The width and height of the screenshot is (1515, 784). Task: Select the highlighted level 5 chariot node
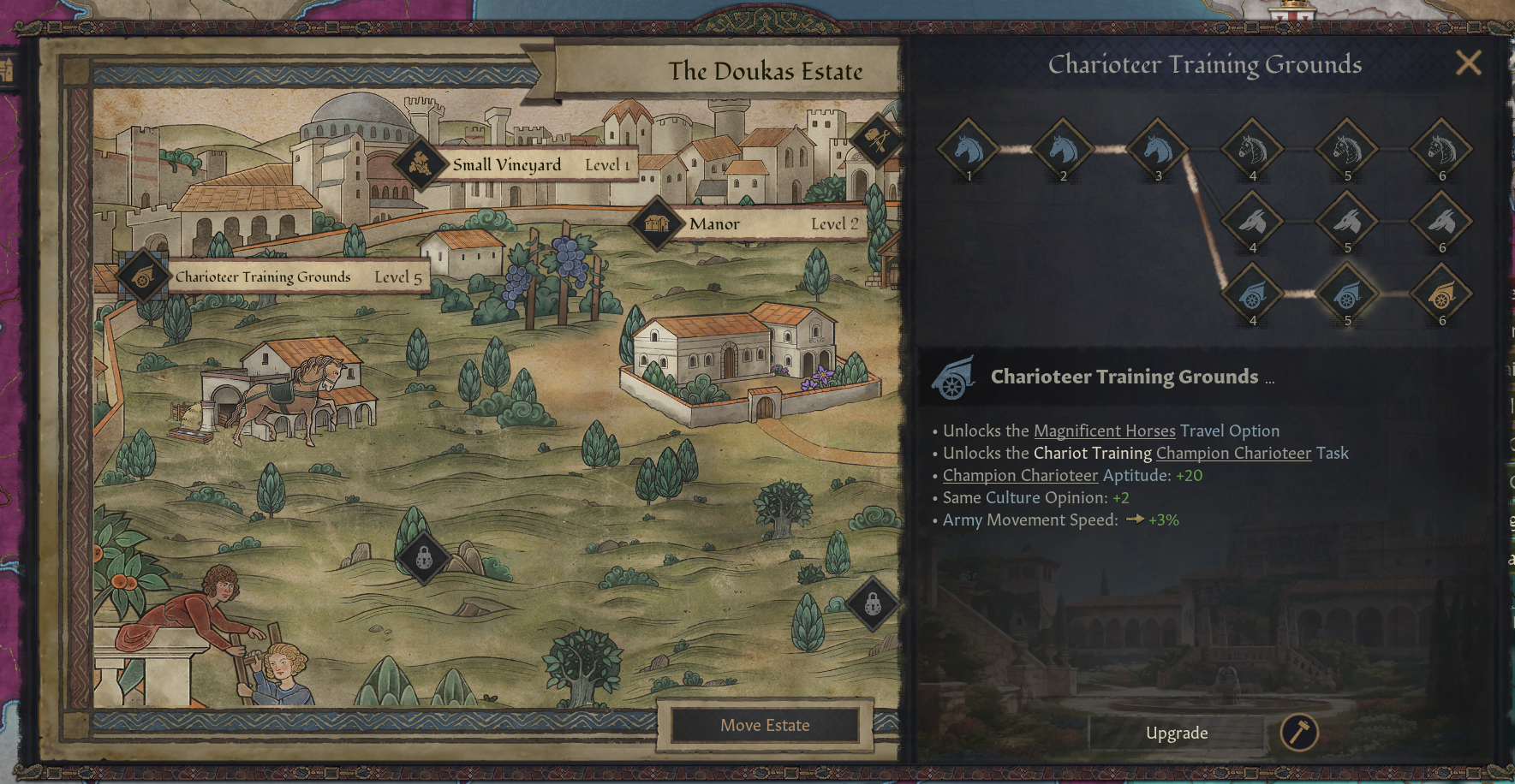(x=1347, y=294)
